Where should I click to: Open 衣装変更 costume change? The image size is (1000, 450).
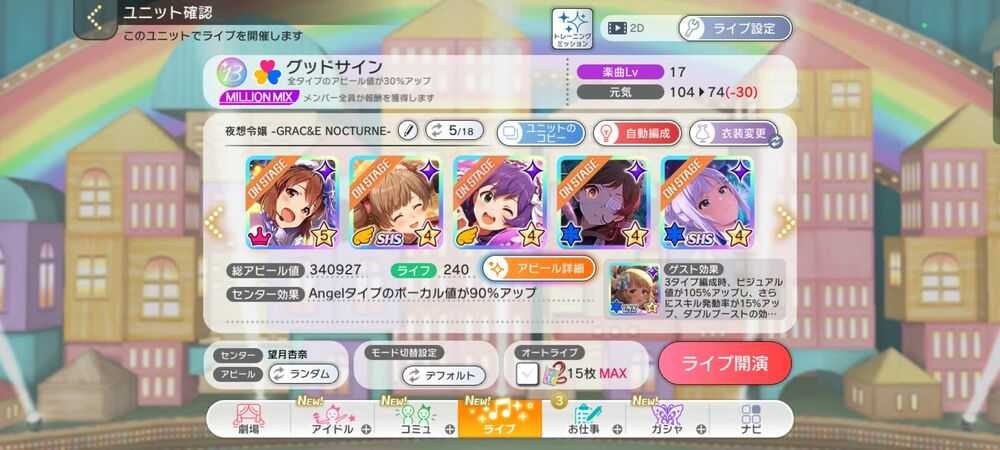[x=733, y=132]
